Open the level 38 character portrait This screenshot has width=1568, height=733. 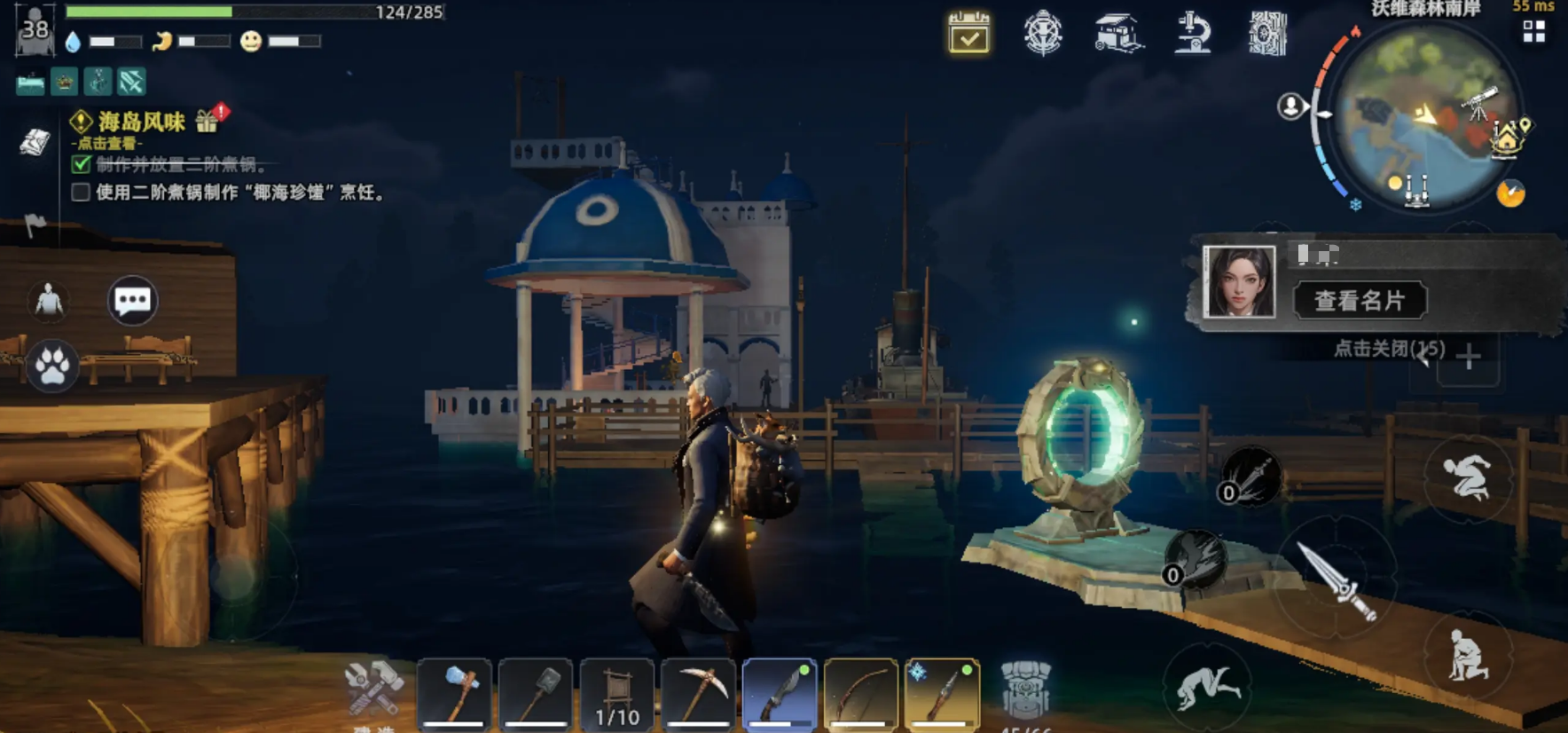(35, 29)
